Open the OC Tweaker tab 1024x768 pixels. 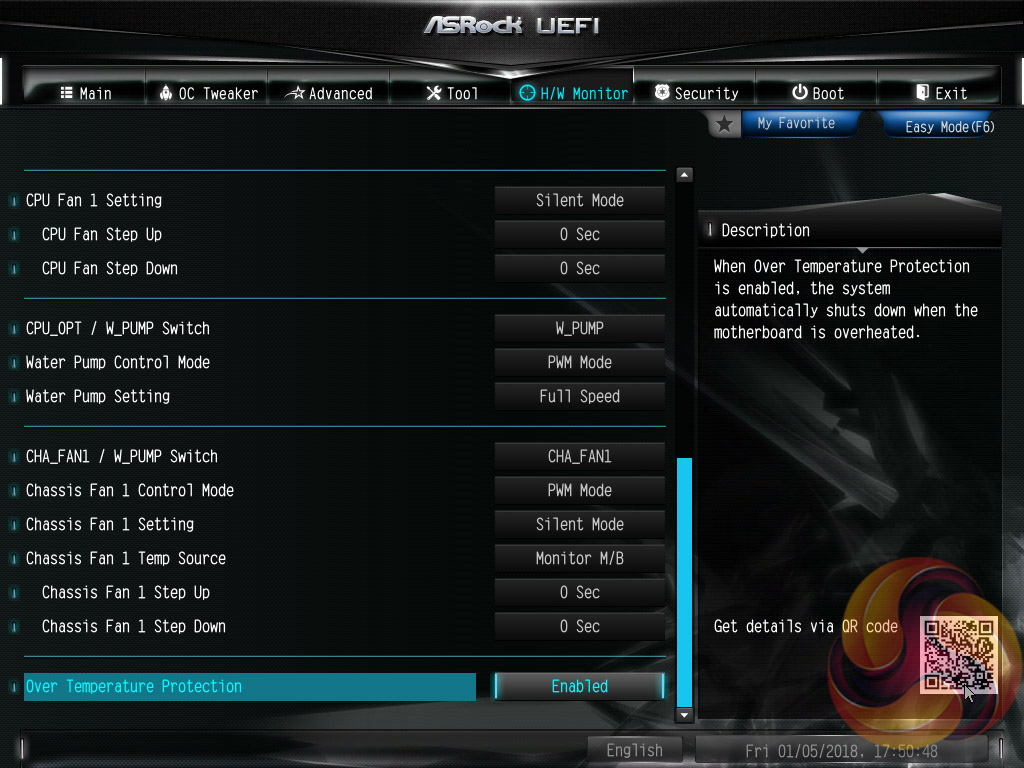(x=208, y=93)
